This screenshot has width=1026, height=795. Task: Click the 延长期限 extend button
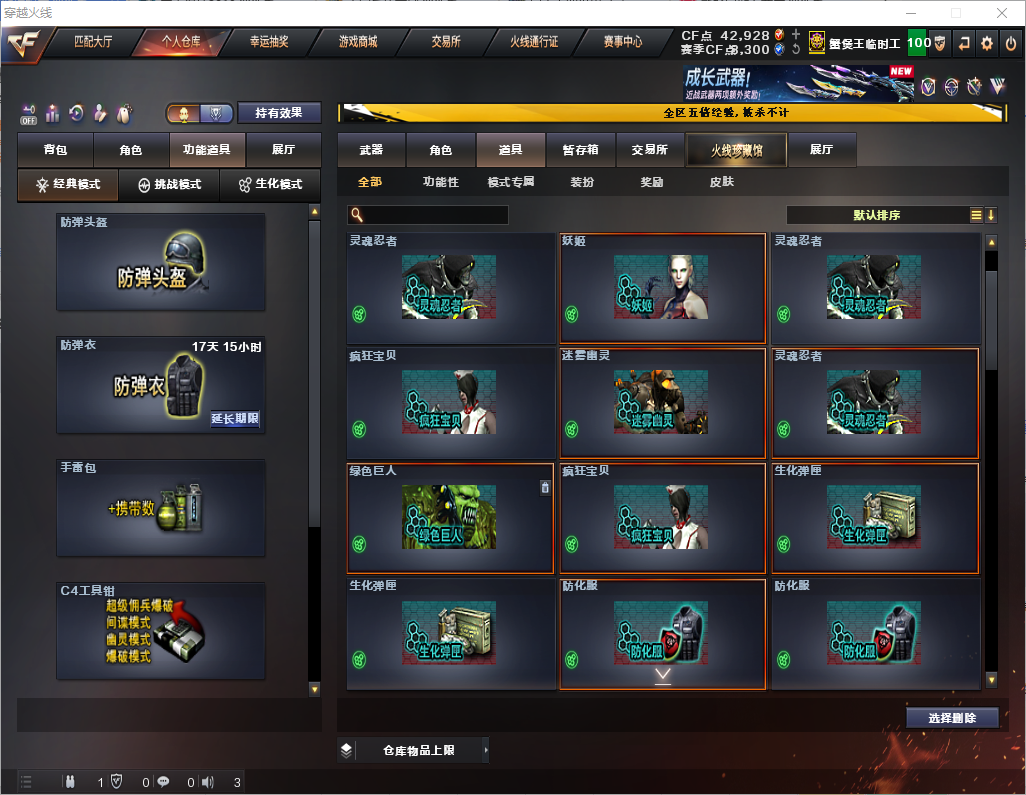235,419
